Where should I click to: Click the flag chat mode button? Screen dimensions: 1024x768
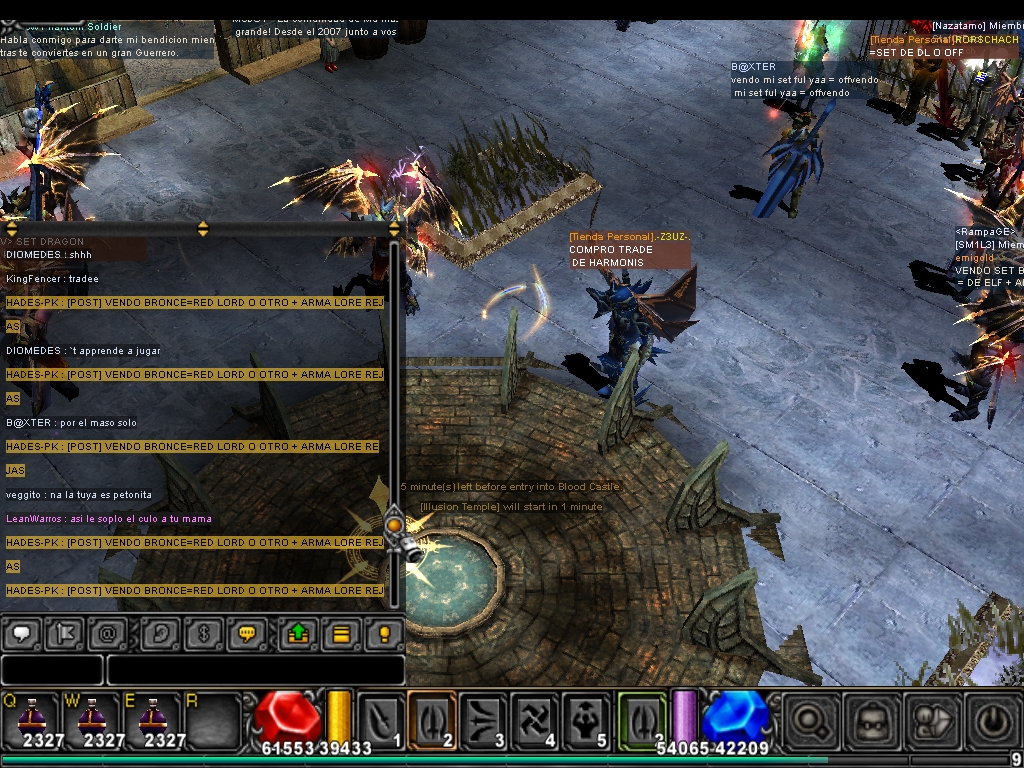(x=64, y=634)
